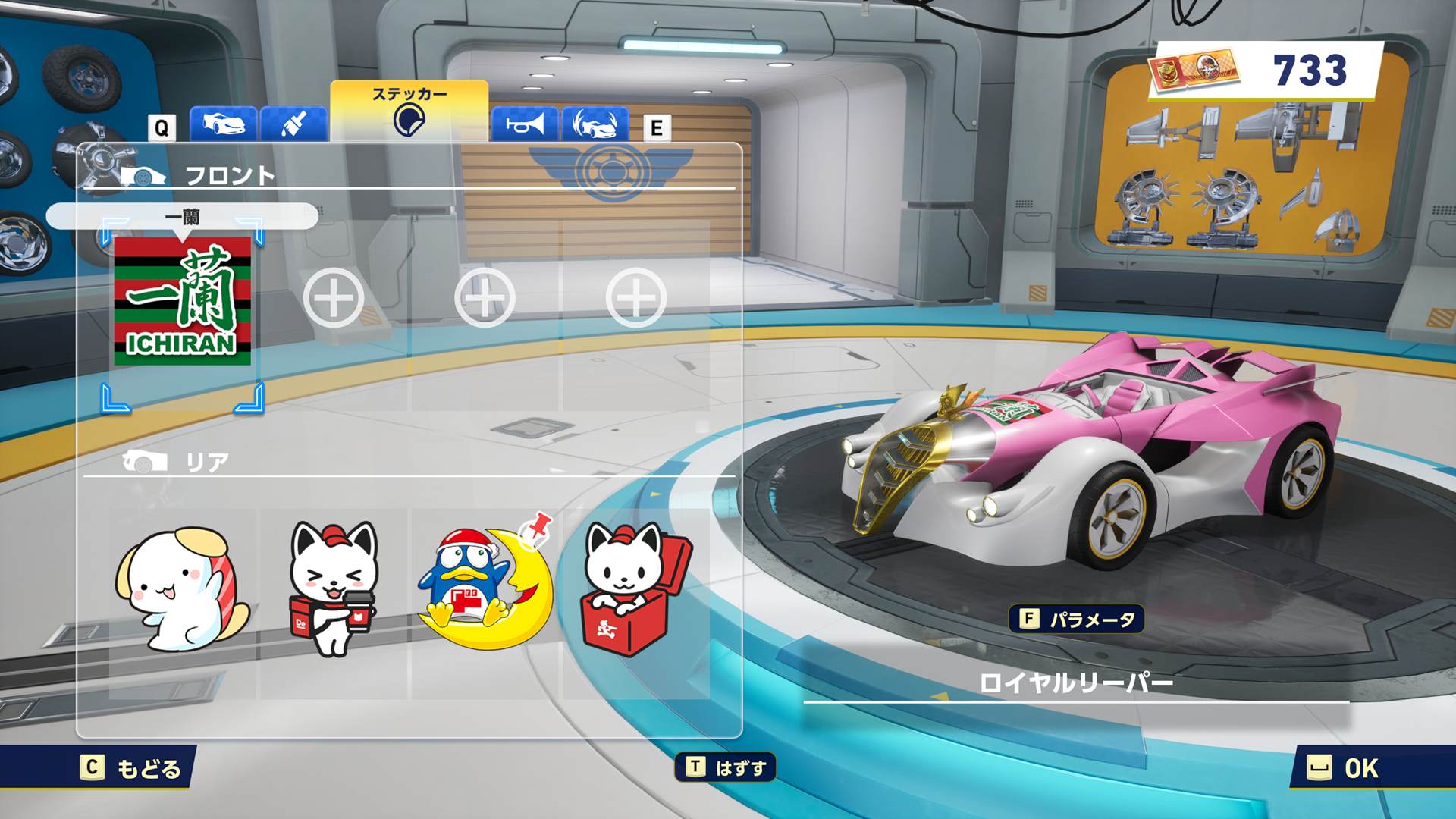Switch to the horn tab

525,124
